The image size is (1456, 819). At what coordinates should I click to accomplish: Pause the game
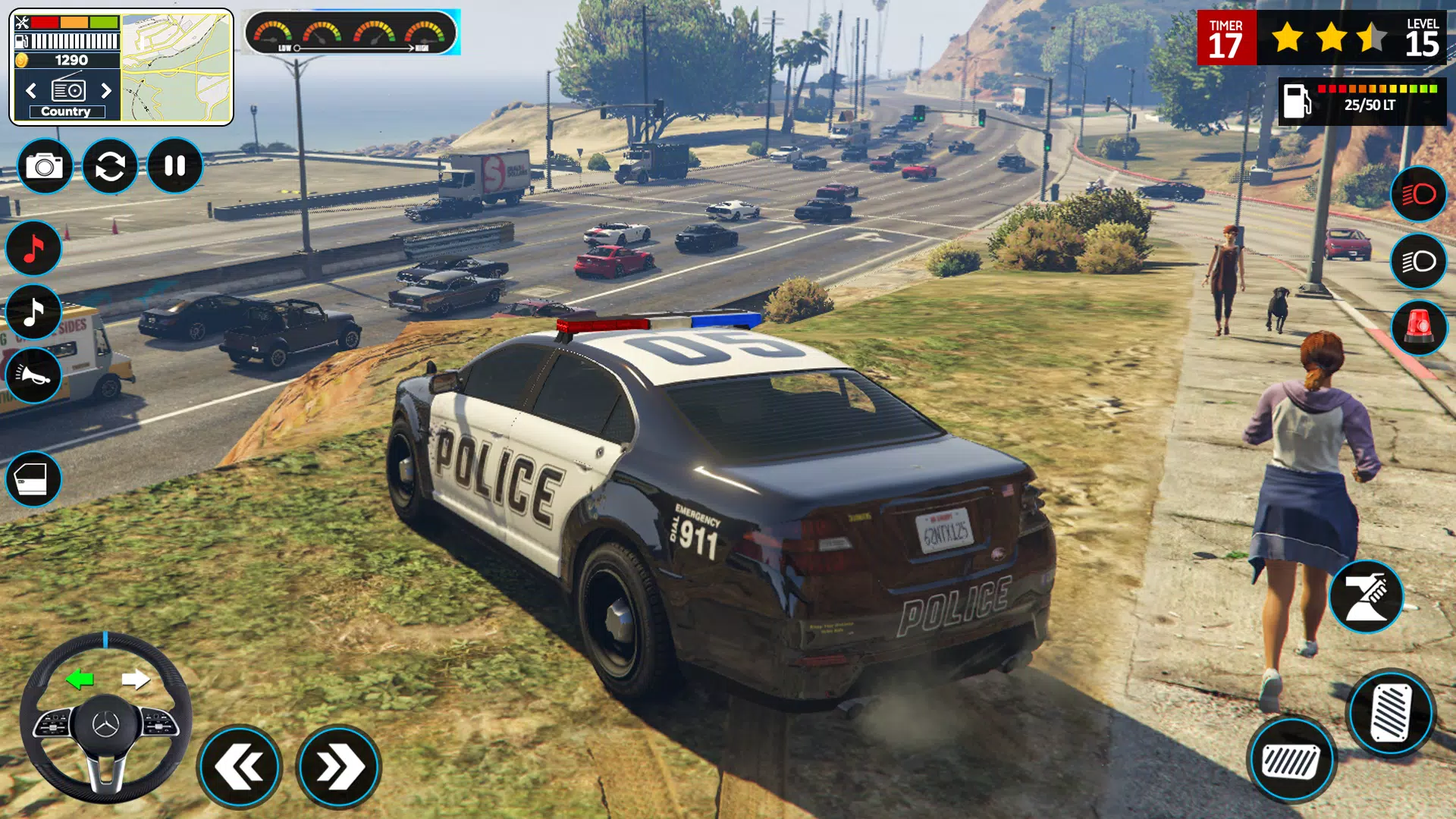174,166
